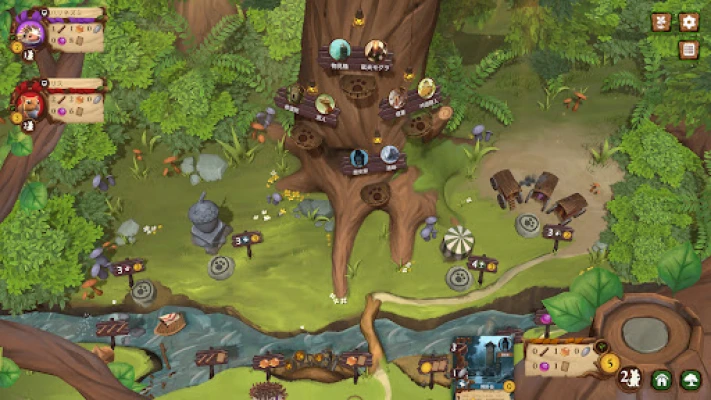This screenshot has width=711, height=400.
Task: Choose the paw spot next to the wagons
Action: pos(528,224)
